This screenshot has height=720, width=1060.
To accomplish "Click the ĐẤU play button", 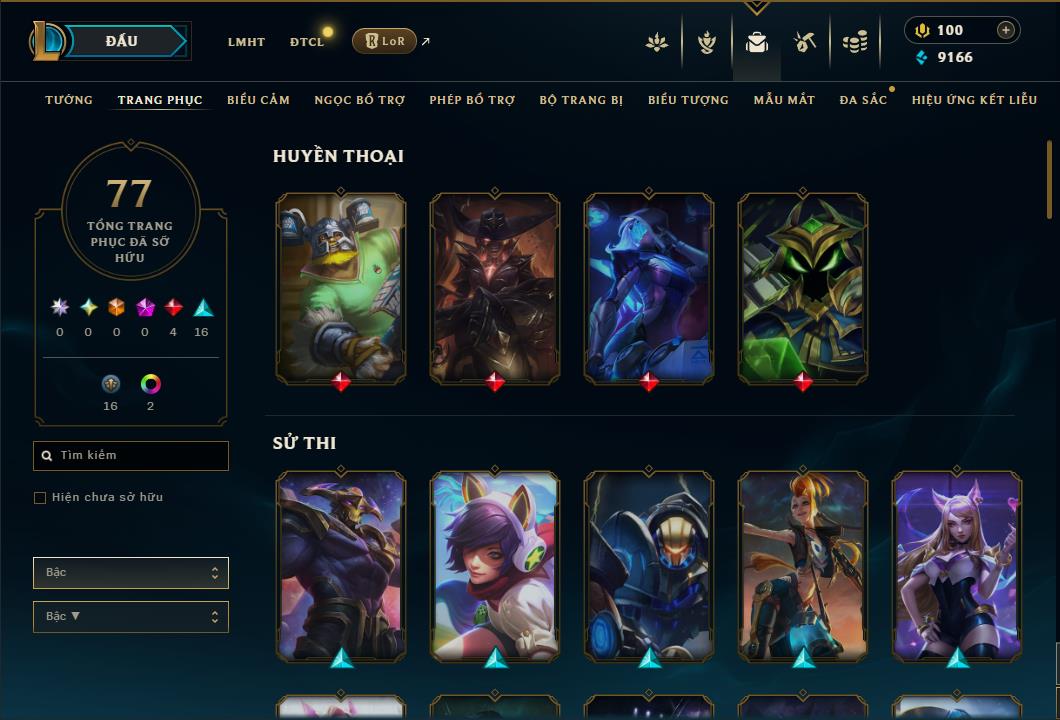I will click(x=122, y=41).
